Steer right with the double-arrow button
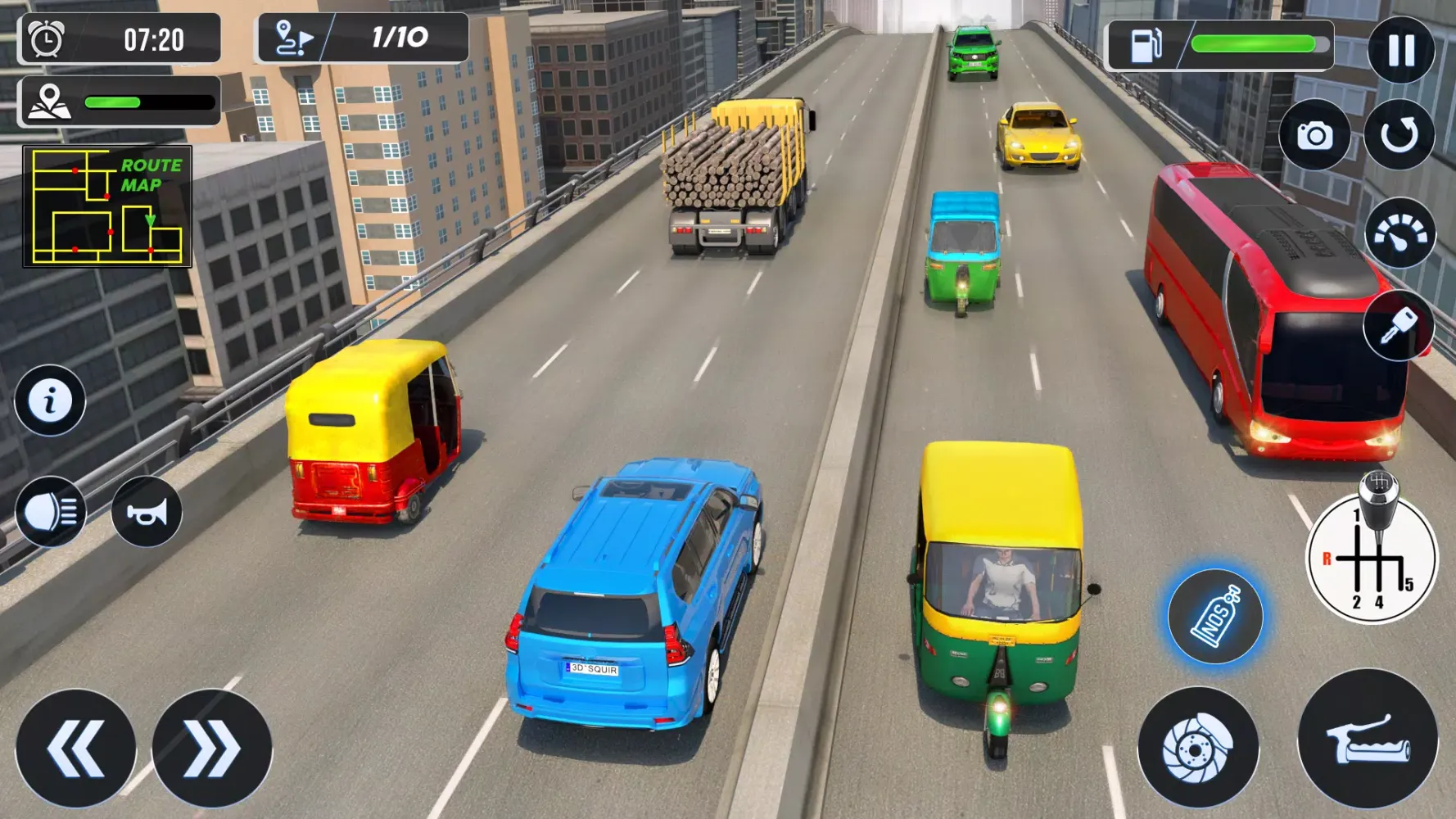Viewport: 1456px width, 819px height. coord(212,748)
